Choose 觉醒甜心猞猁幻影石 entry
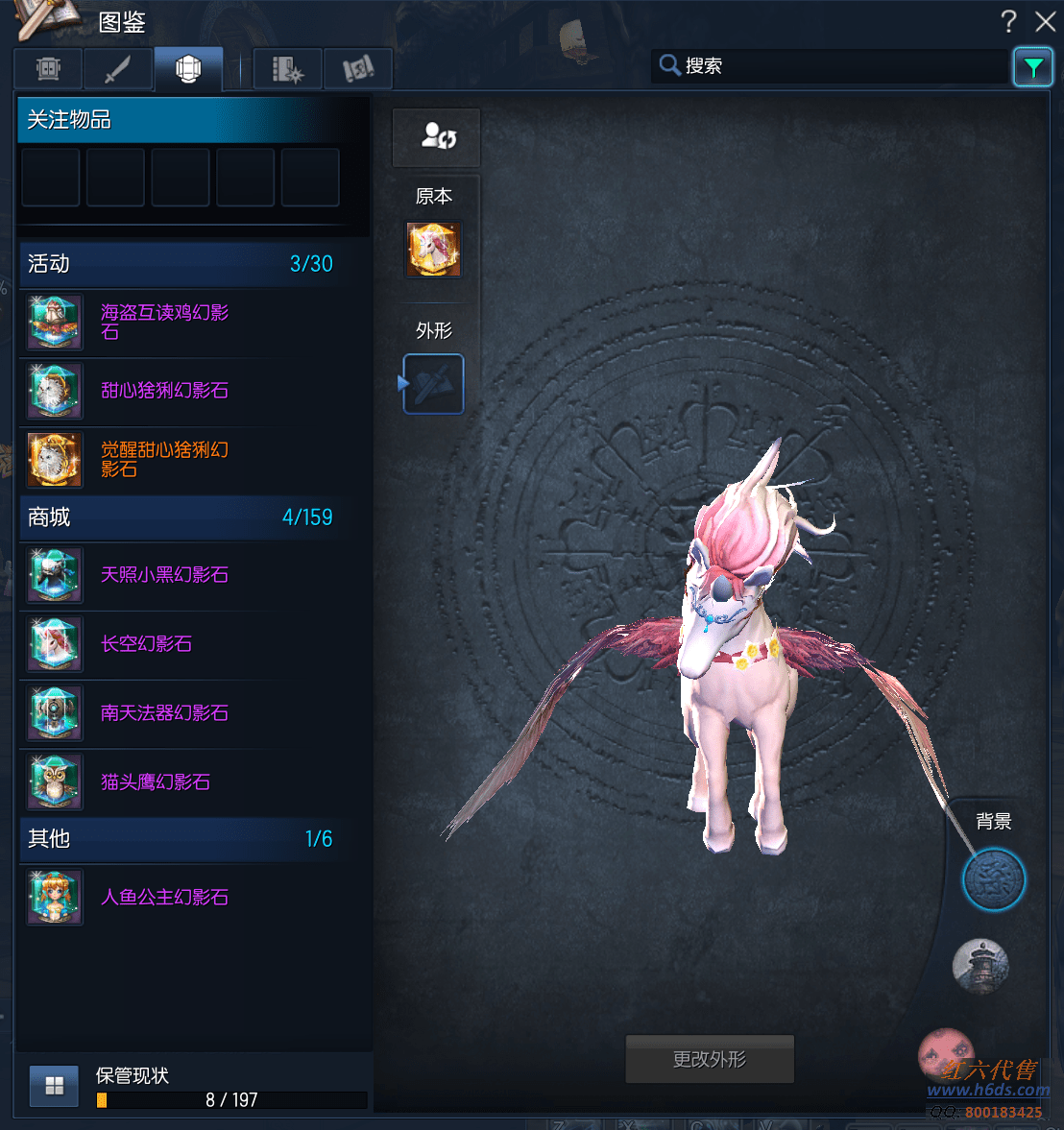 coord(163,460)
